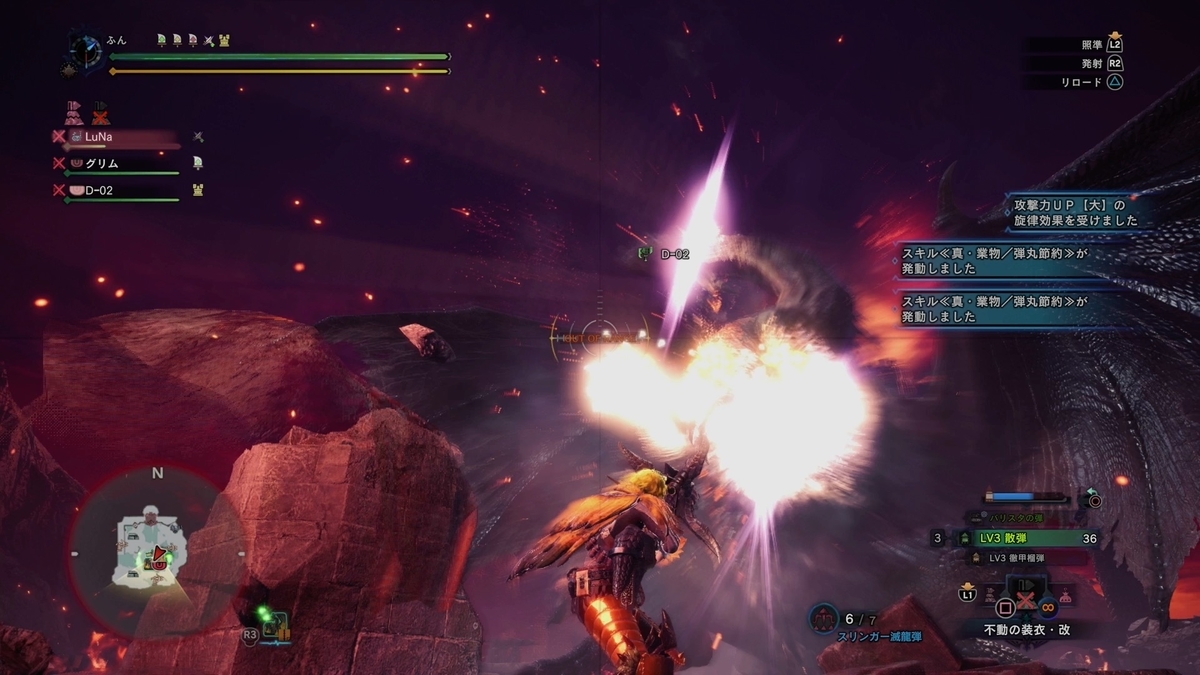Click the quest timer clock icon
Image resolution: width=1200 pixels, height=675 pixels.
pos(84,51)
